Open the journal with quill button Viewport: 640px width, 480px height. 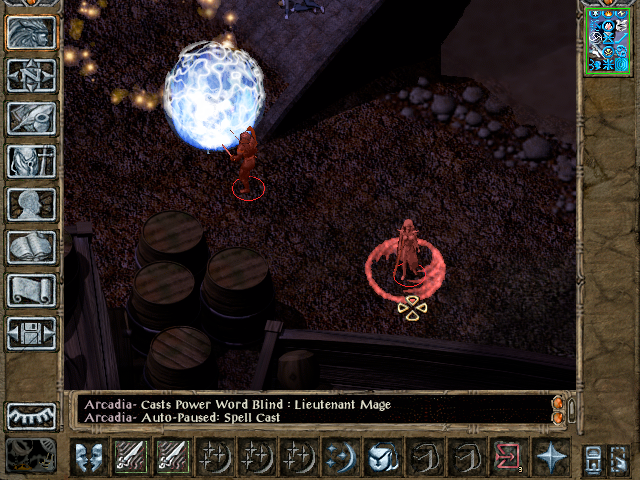tap(32, 117)
